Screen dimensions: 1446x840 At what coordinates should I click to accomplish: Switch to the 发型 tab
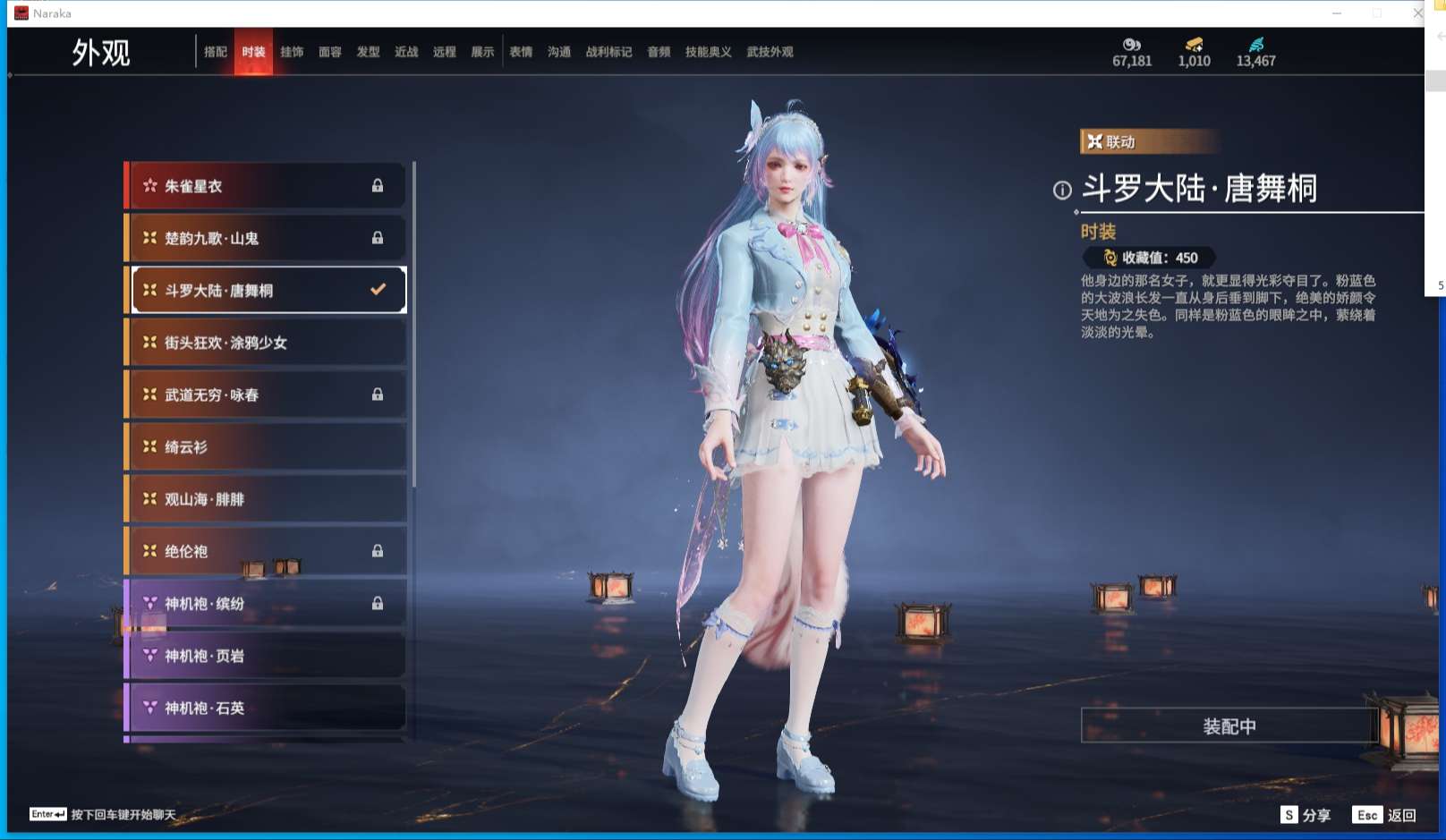click(x=368, y=51)
